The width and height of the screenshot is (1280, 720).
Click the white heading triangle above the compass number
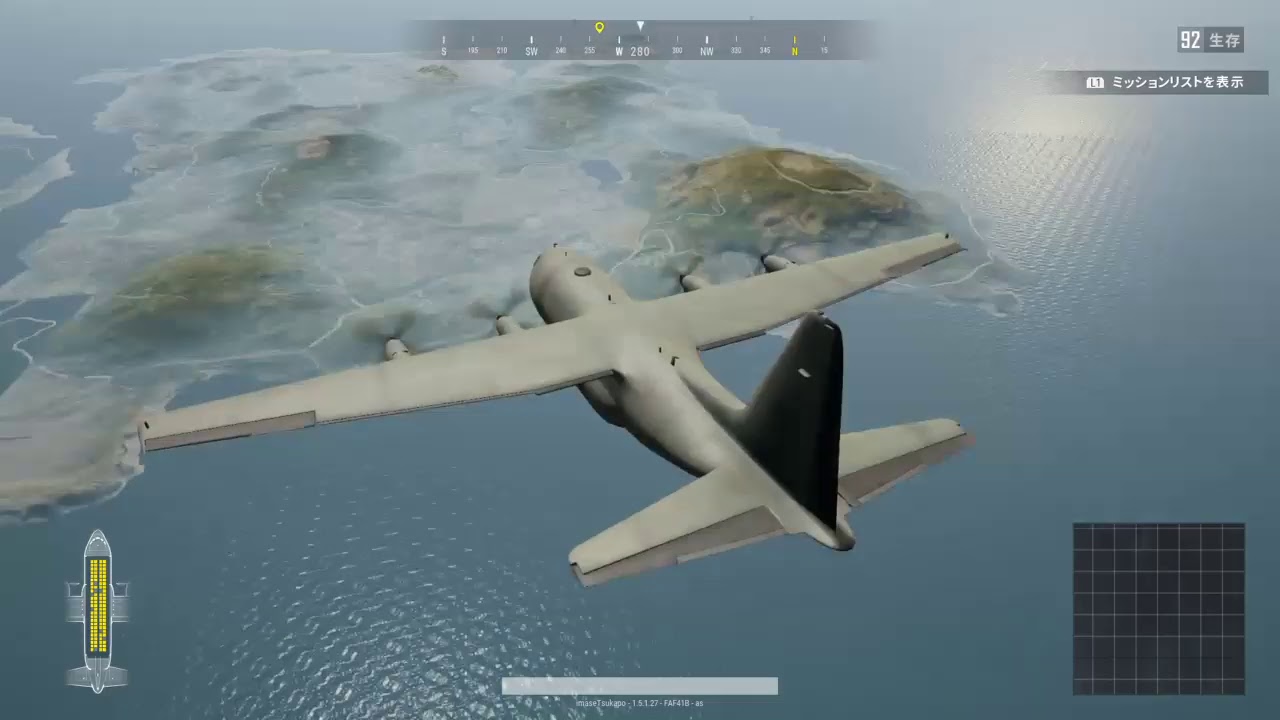(x=640, y=26)
